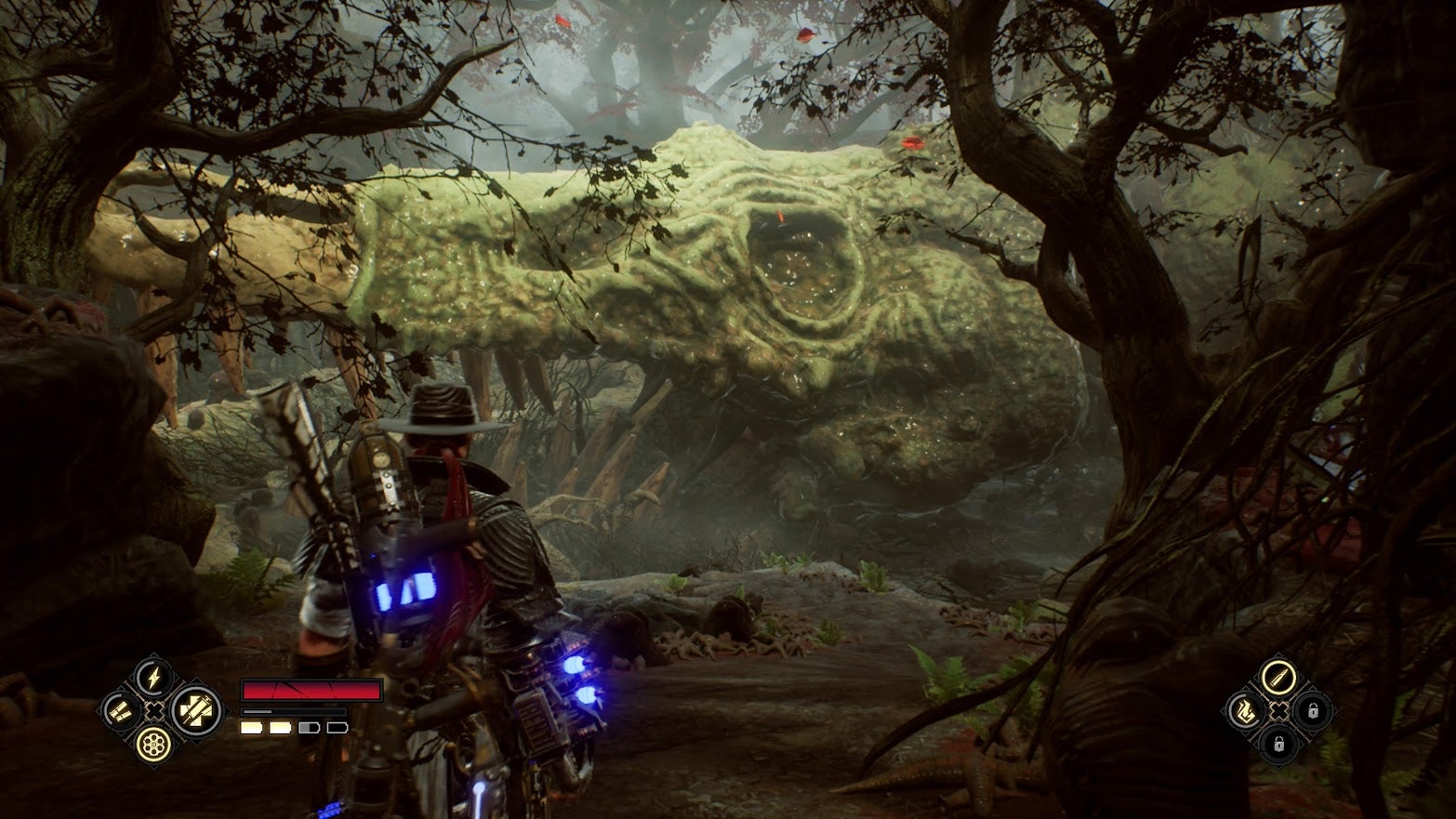Click the grey stamina bar below the health bar
This screenshot has width=1456, height=819.
pos(293,712)
